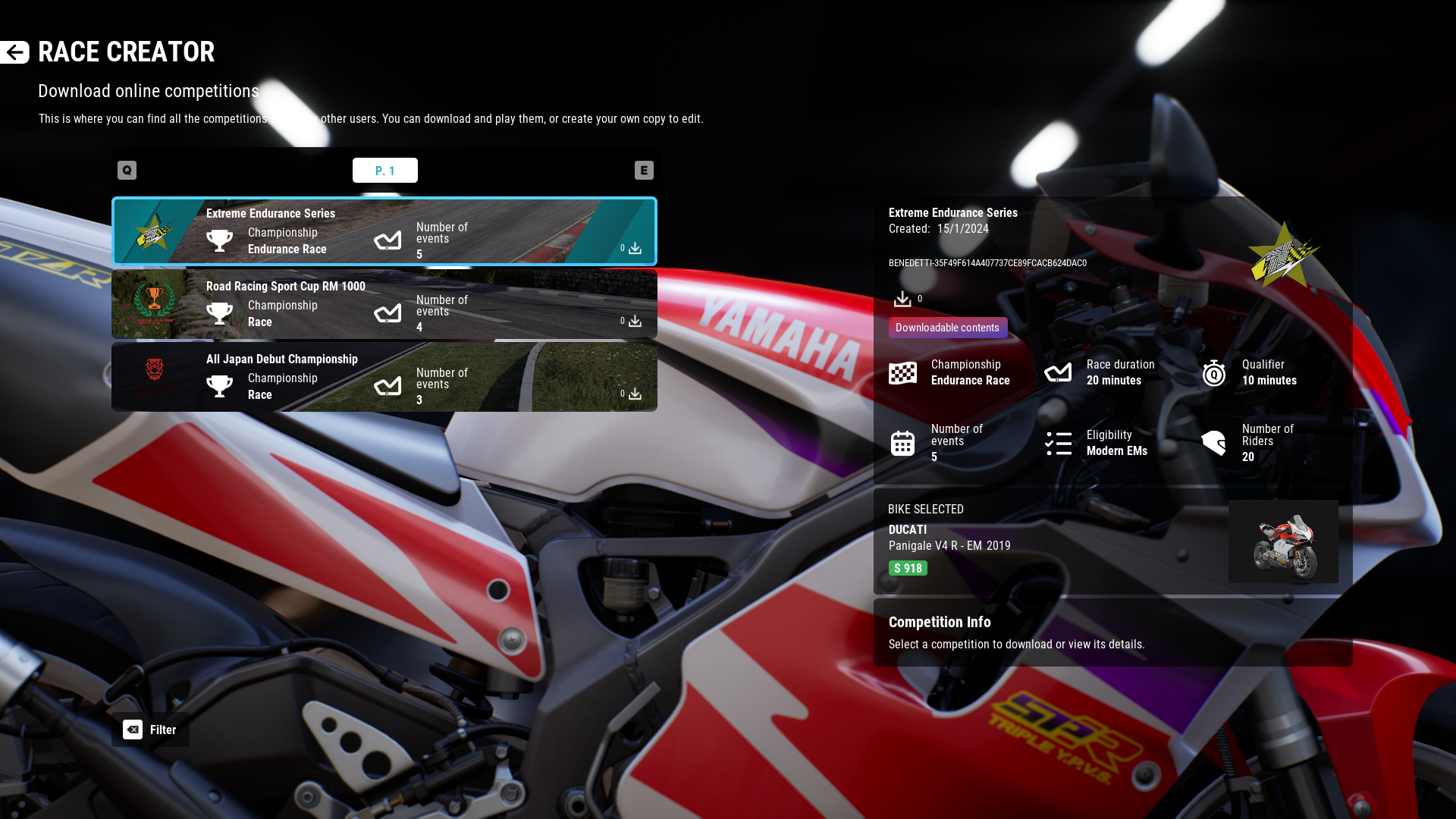The width and height of the screenshot is (1456, 819).
Task: Pick the All Japan Debut Championship row
Action: click(384, 377)
